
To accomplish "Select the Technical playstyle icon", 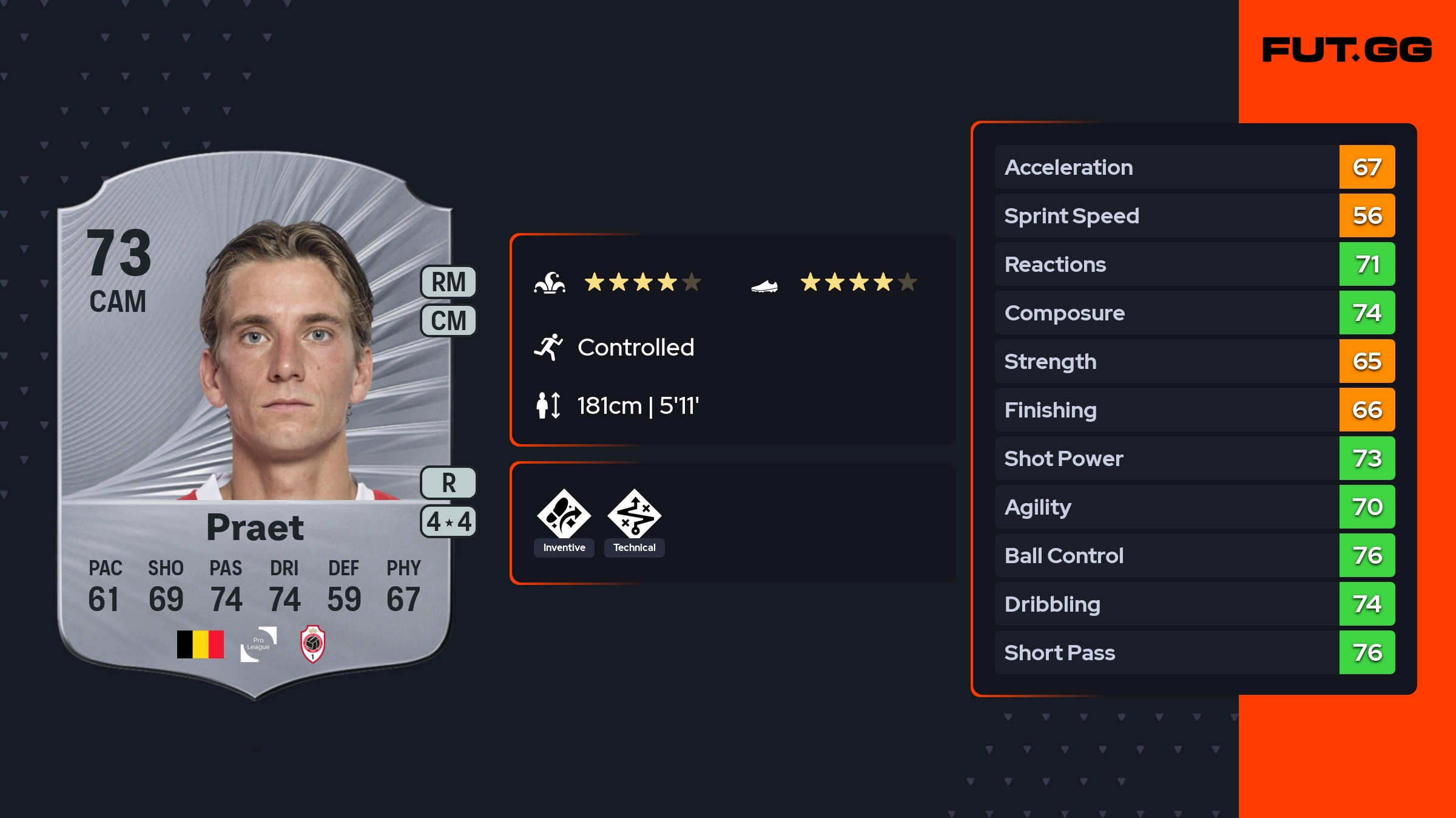I will 634,516.
